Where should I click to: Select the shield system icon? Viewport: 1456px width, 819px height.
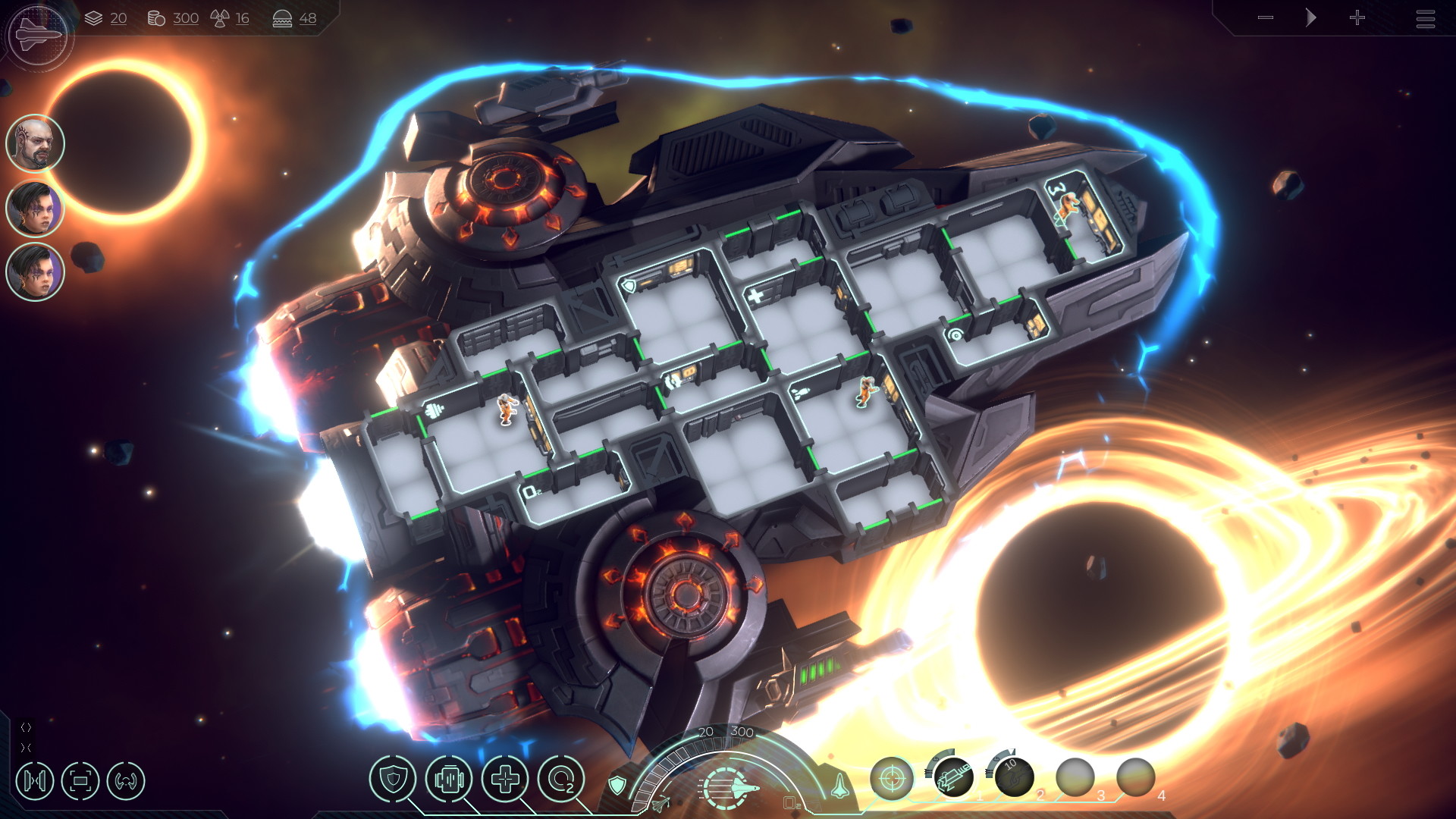pos(392,778)
